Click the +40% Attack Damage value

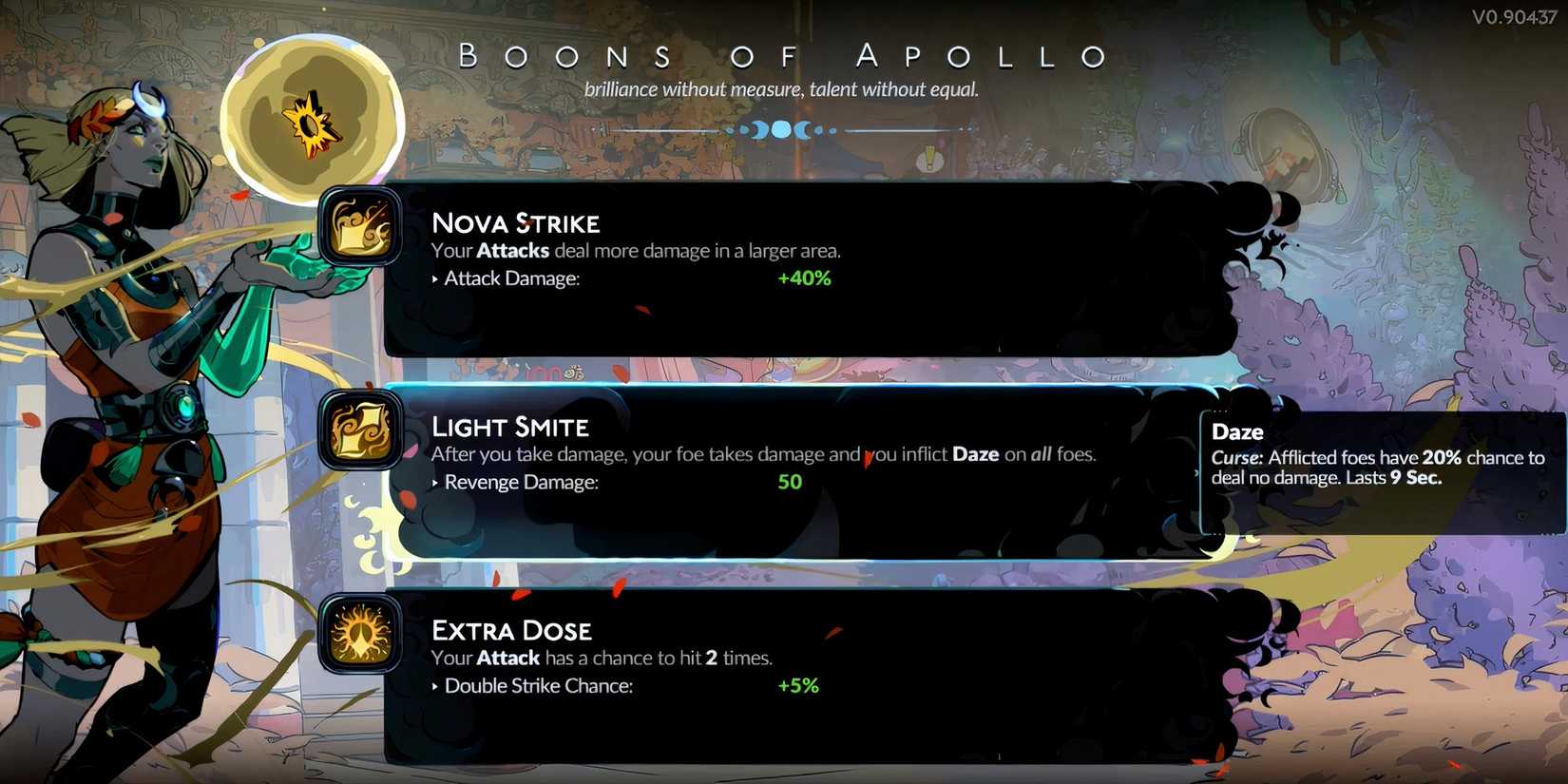coord(804,277)
